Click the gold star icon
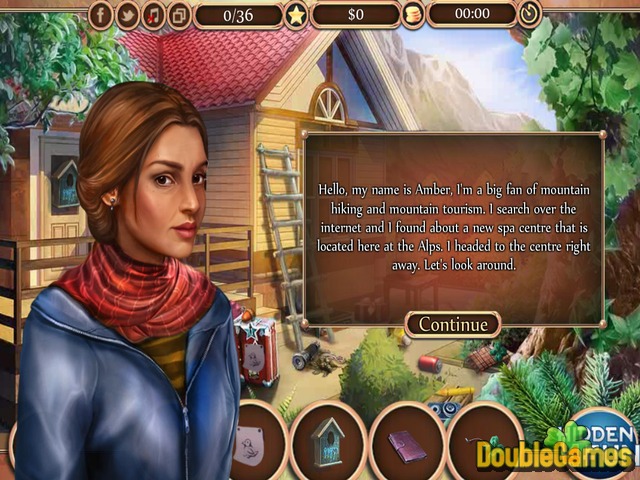This screenshot has height=480, width=640. [296, 15]
